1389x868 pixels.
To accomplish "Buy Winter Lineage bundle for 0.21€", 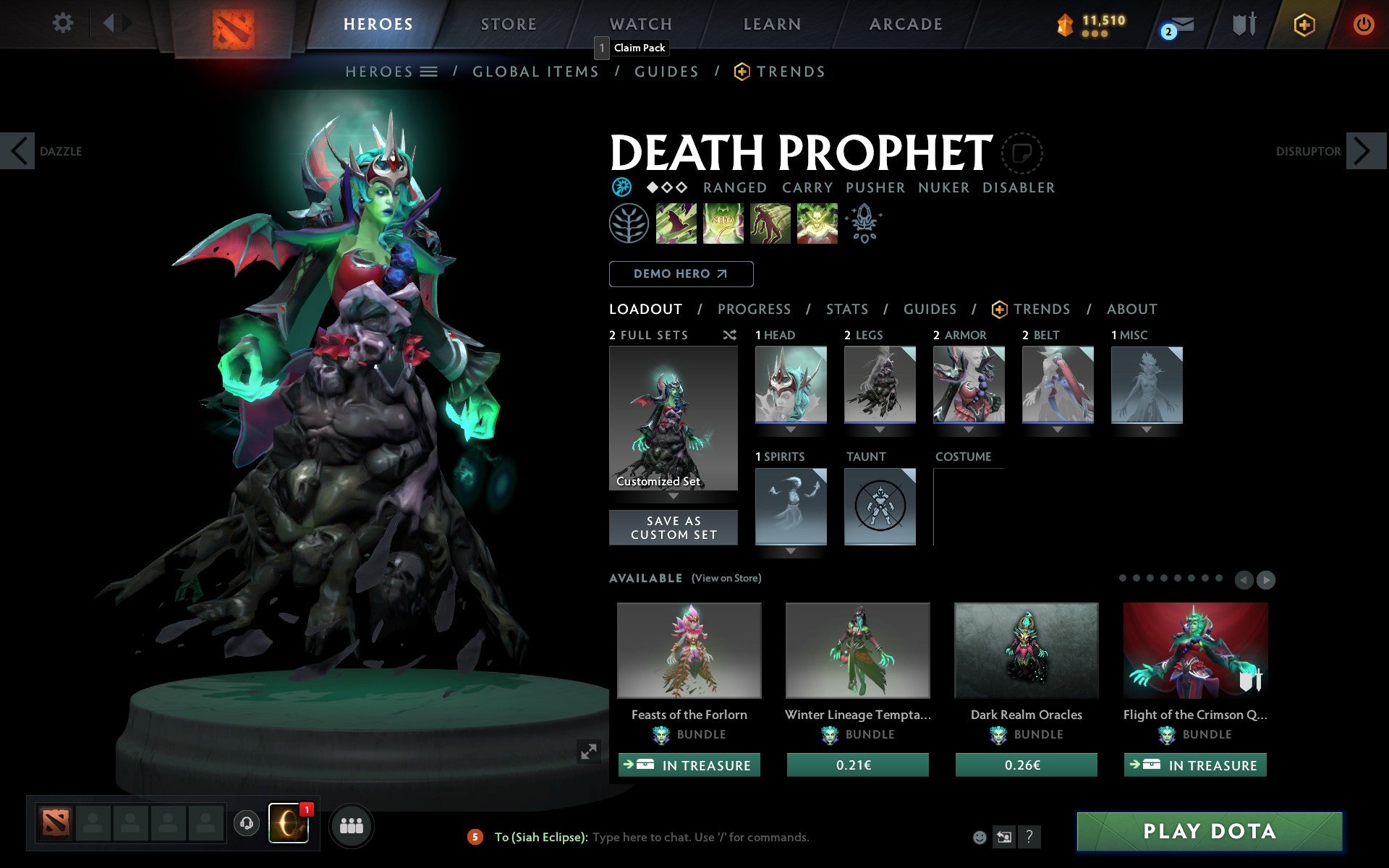I will coord(857,765).
